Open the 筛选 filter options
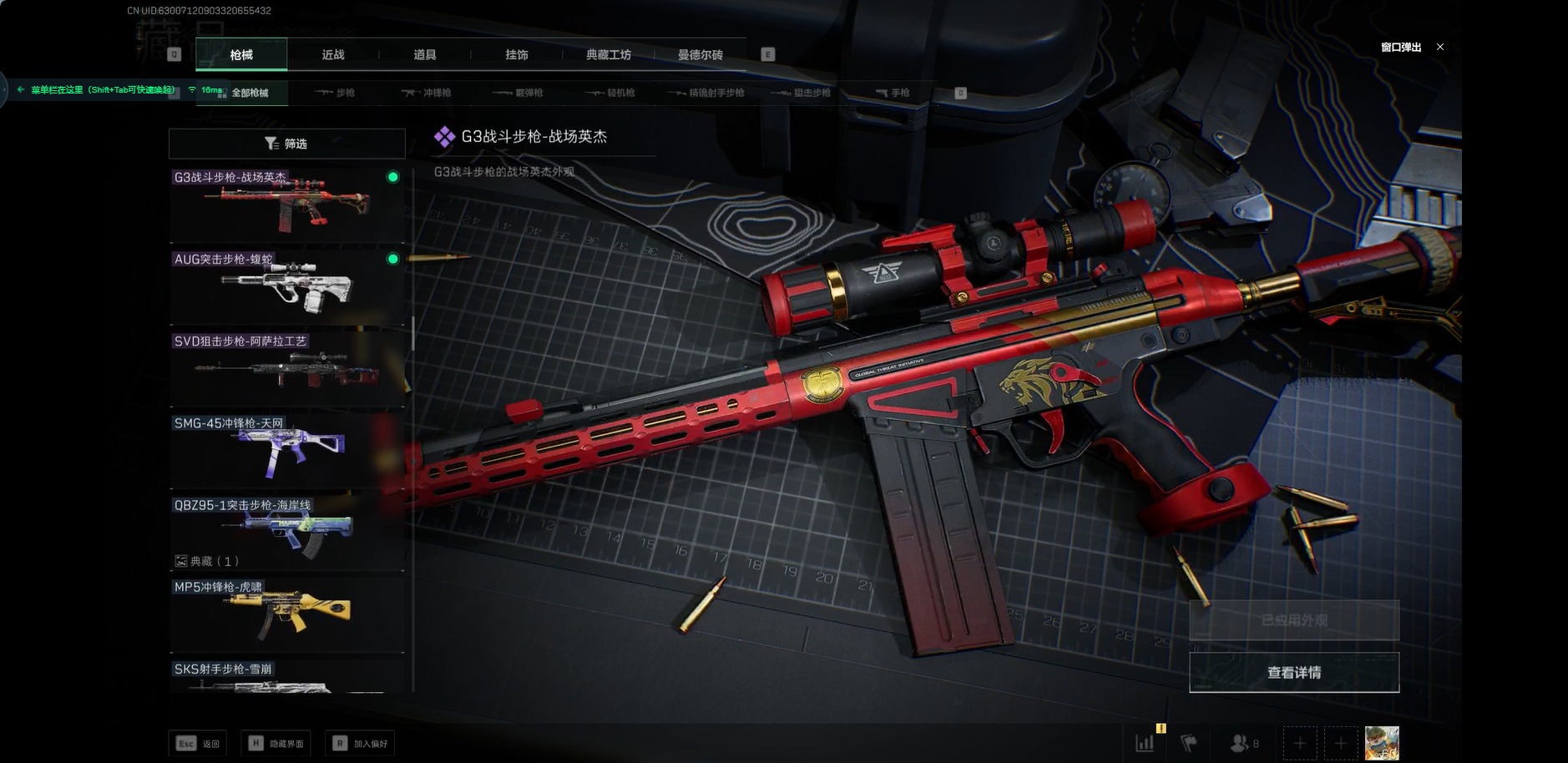 [286, 144]
